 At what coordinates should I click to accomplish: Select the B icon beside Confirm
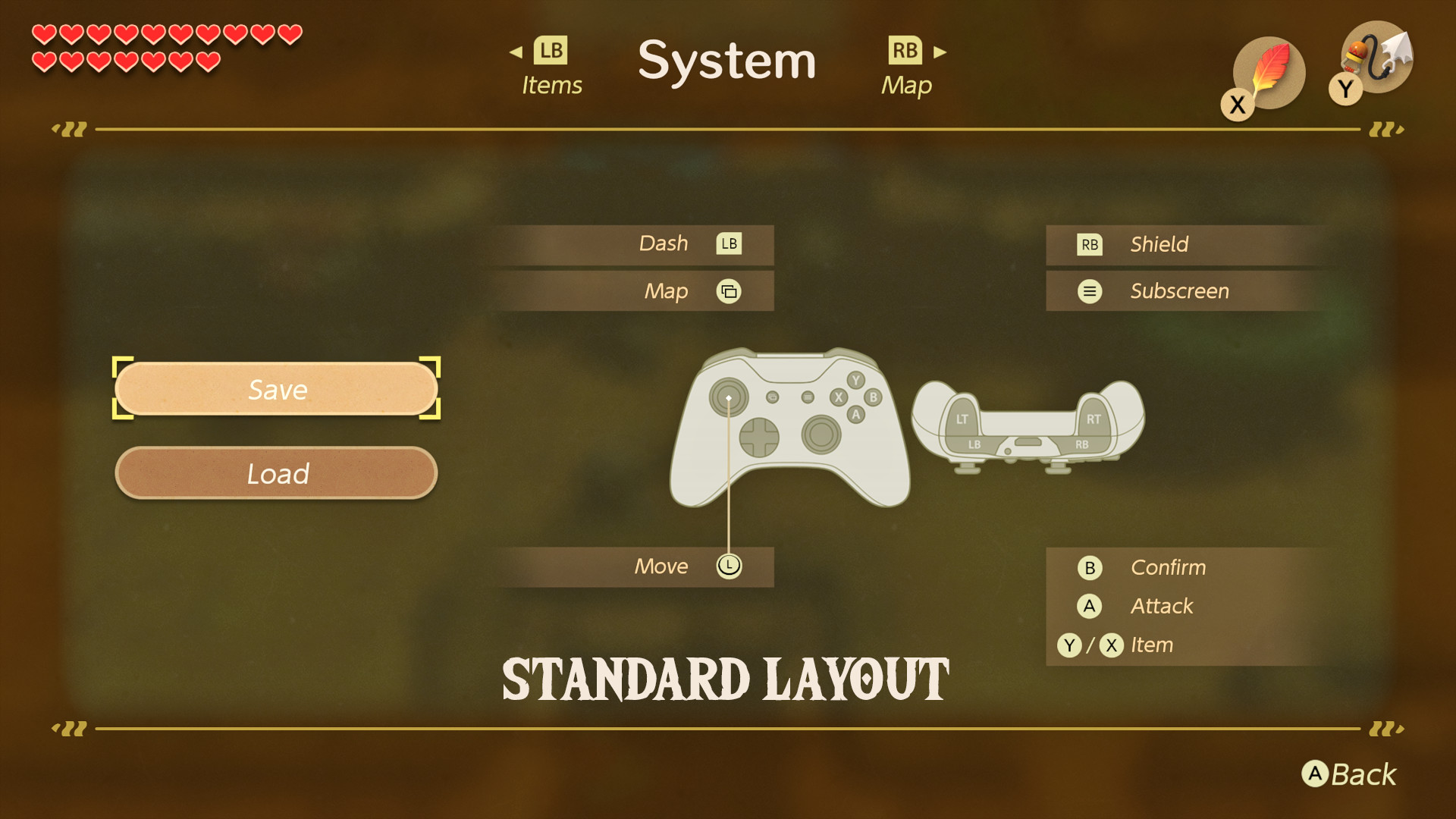pyautogui.click(x=1090, y=567)
